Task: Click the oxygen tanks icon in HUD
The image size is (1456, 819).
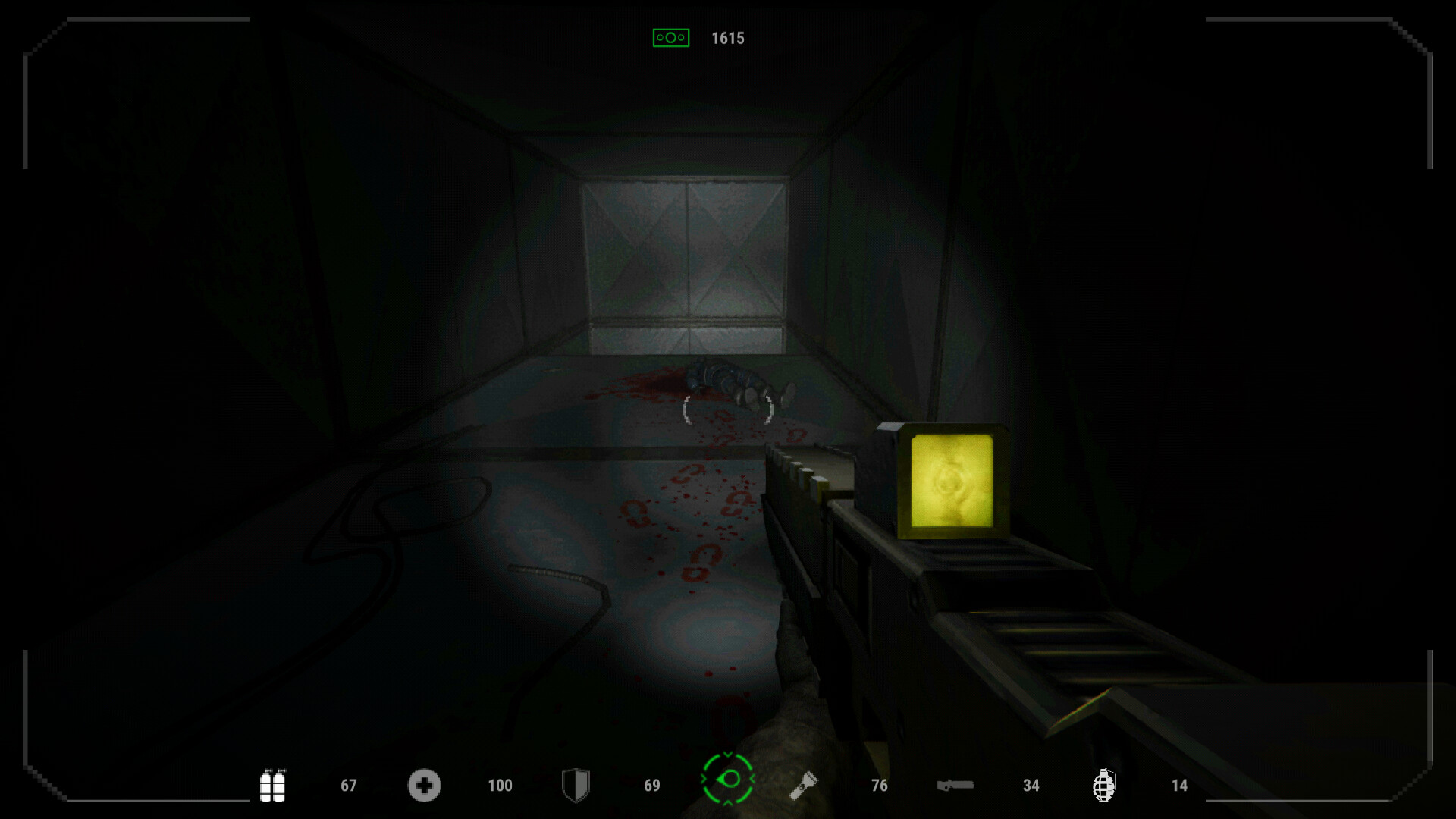Action: 273,786
